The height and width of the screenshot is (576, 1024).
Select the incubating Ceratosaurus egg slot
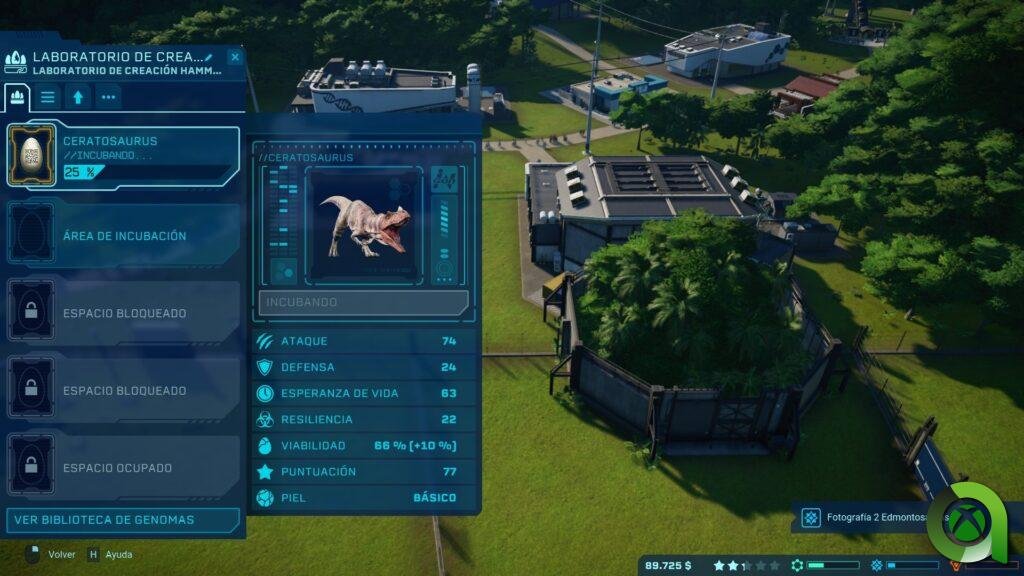[123, 156]
